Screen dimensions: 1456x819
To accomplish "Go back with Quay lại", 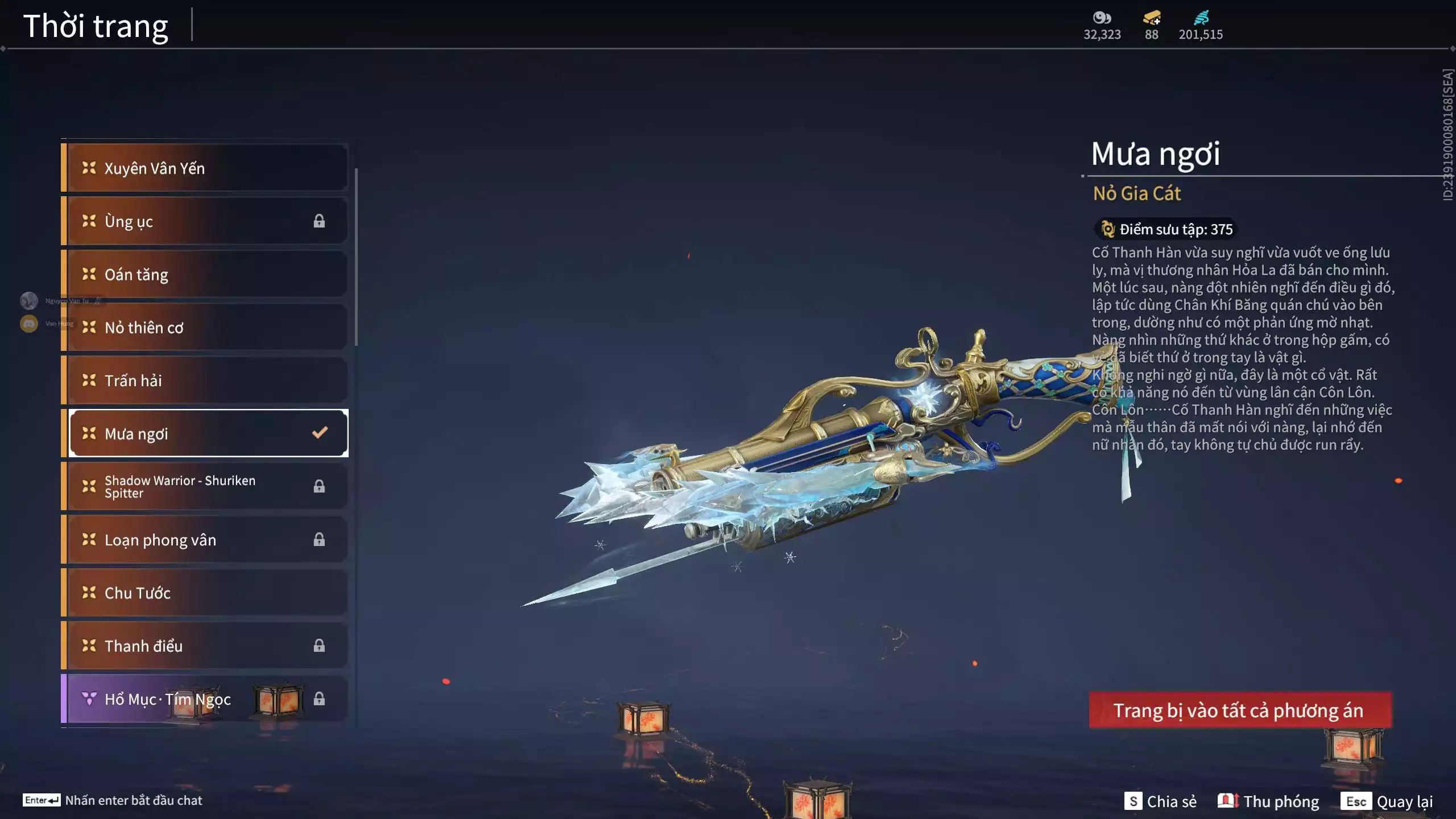I will point(1387,801).
